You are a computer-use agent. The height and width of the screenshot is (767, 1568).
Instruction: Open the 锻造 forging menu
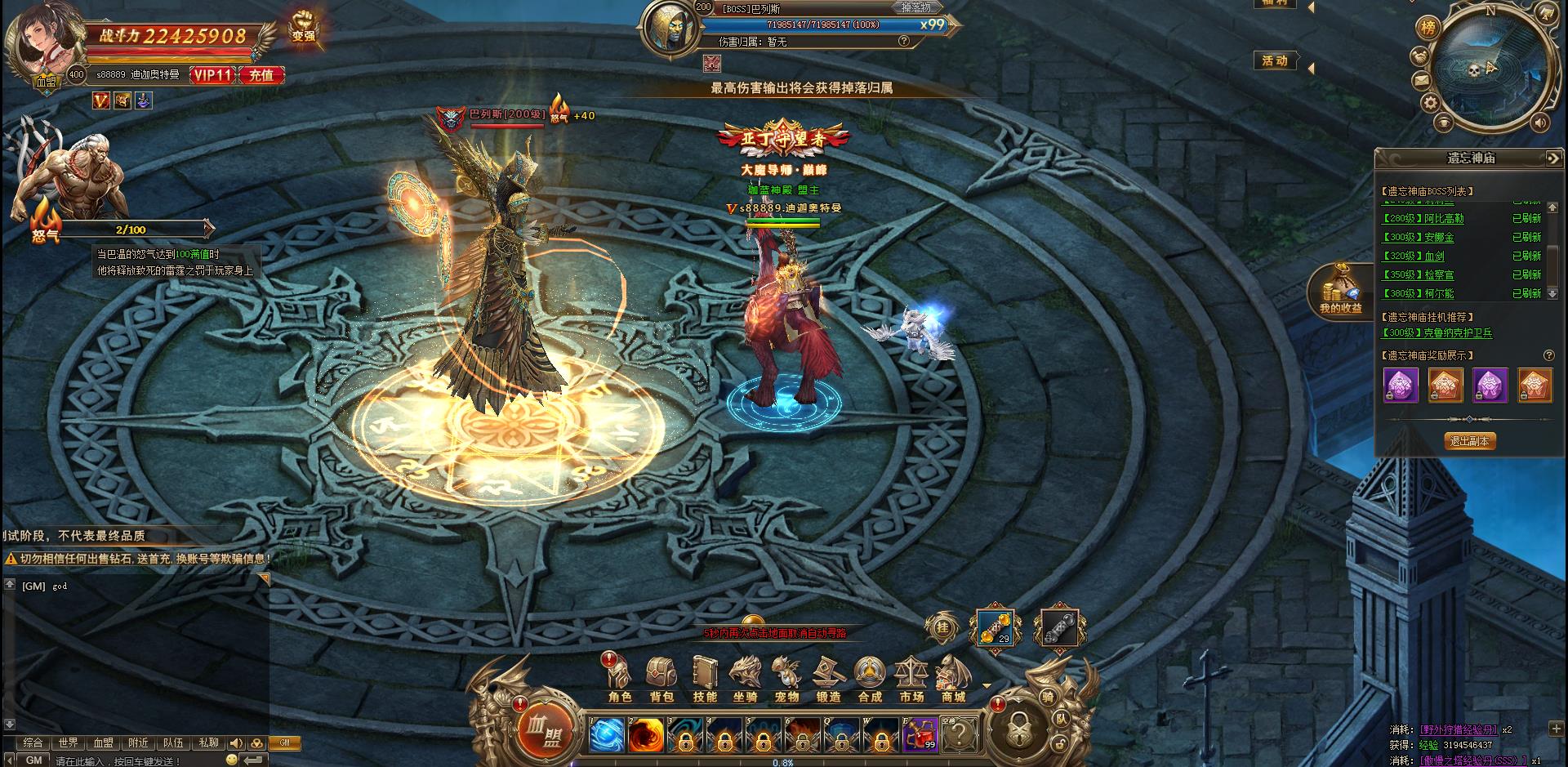(828, 679)
